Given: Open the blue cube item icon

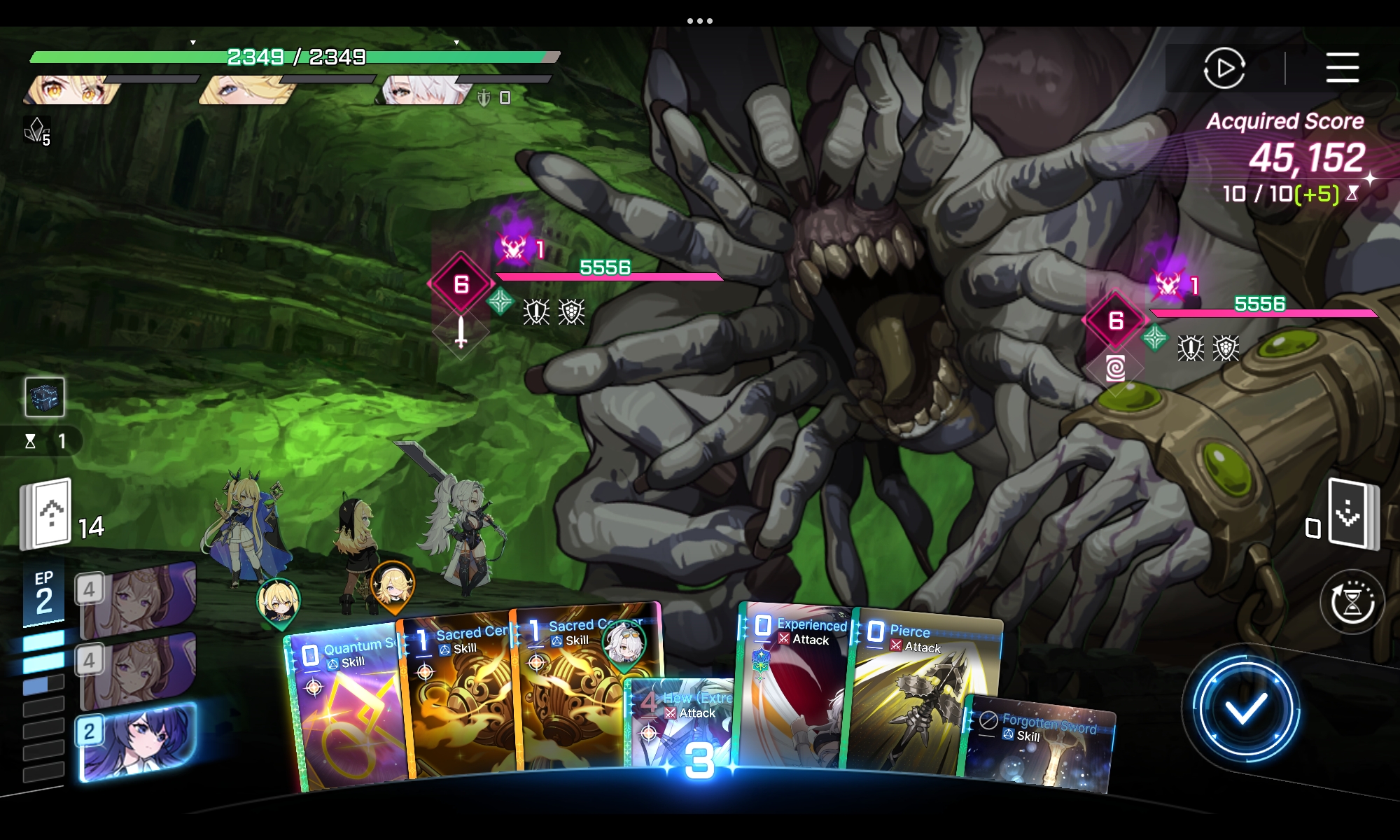Looking at the screenshot, I should pos(45,396).
